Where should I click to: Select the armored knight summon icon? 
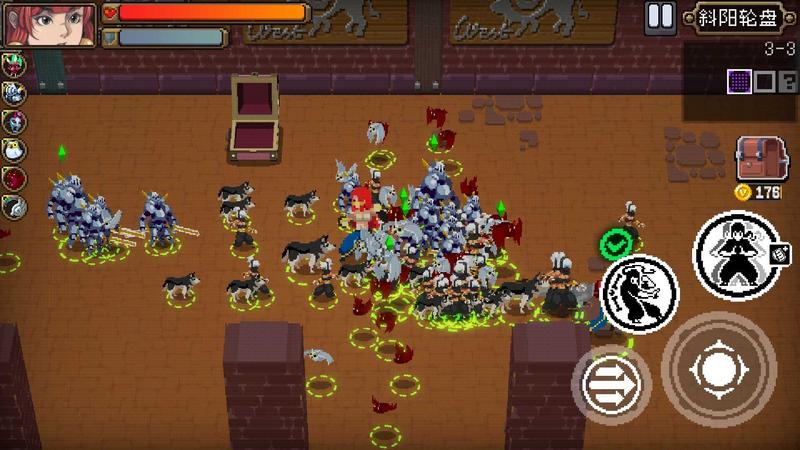[14, 93]
